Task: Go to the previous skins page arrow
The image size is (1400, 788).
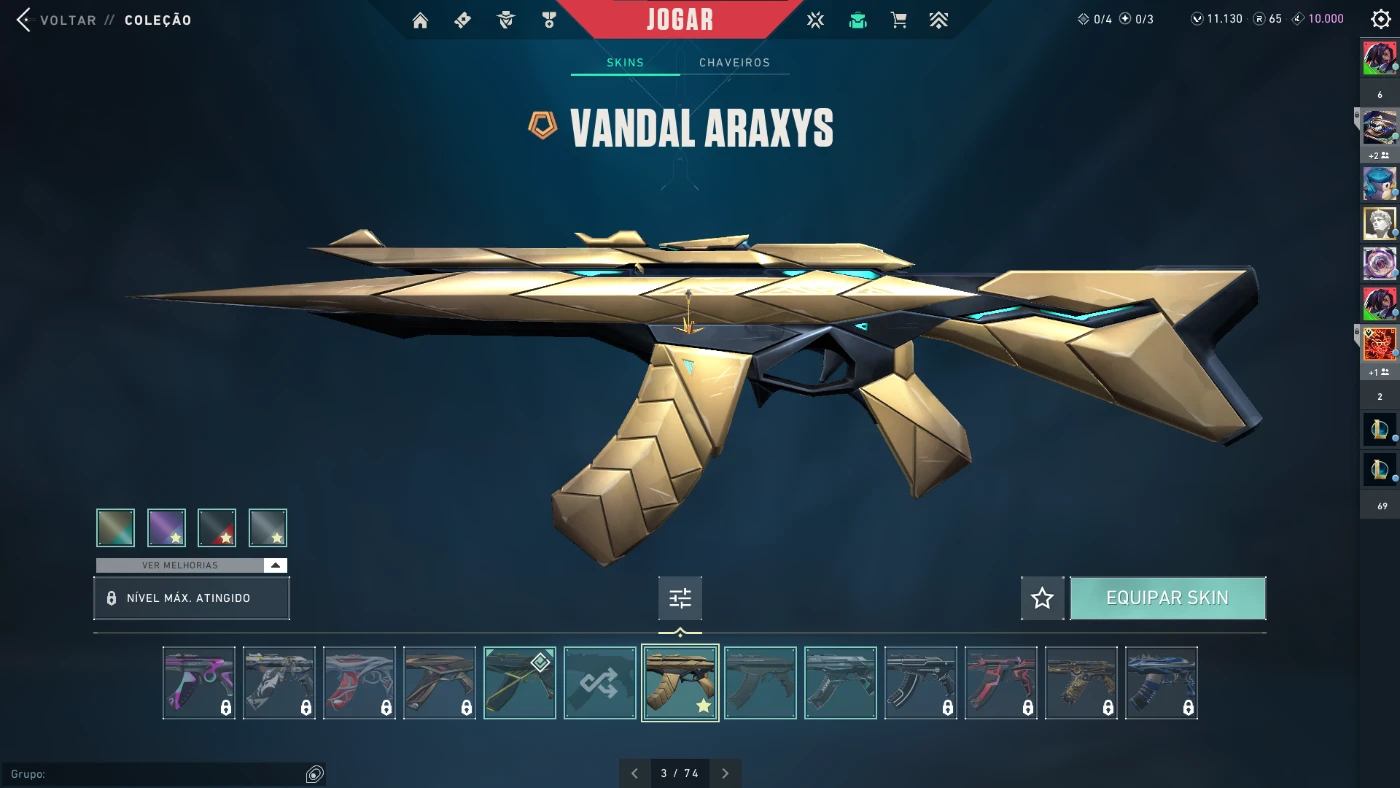Action: pyautogui.click(x=634, y=773)
